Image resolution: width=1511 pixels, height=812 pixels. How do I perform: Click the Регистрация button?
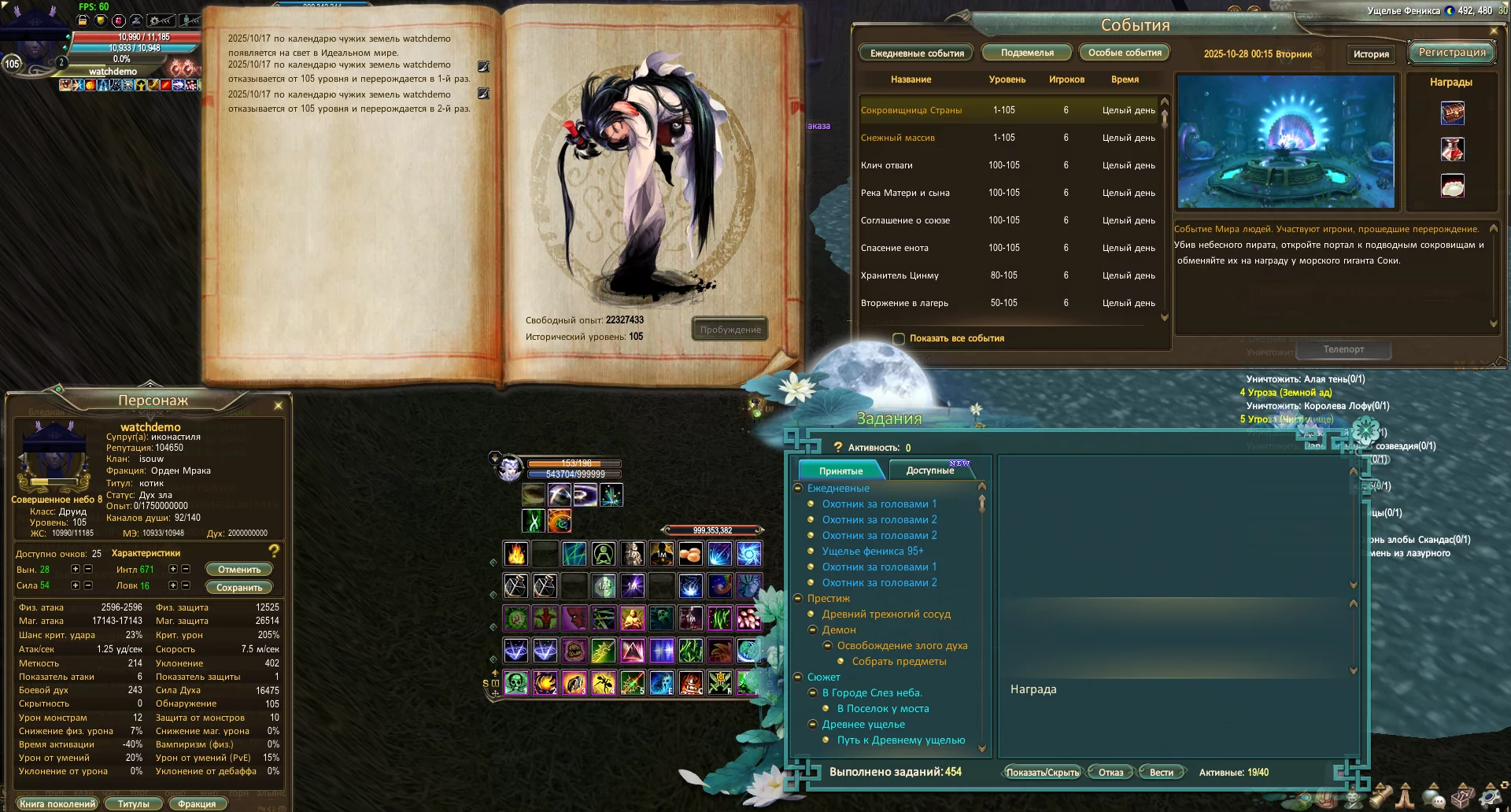pyautogui.click(x=1452, y=53)
